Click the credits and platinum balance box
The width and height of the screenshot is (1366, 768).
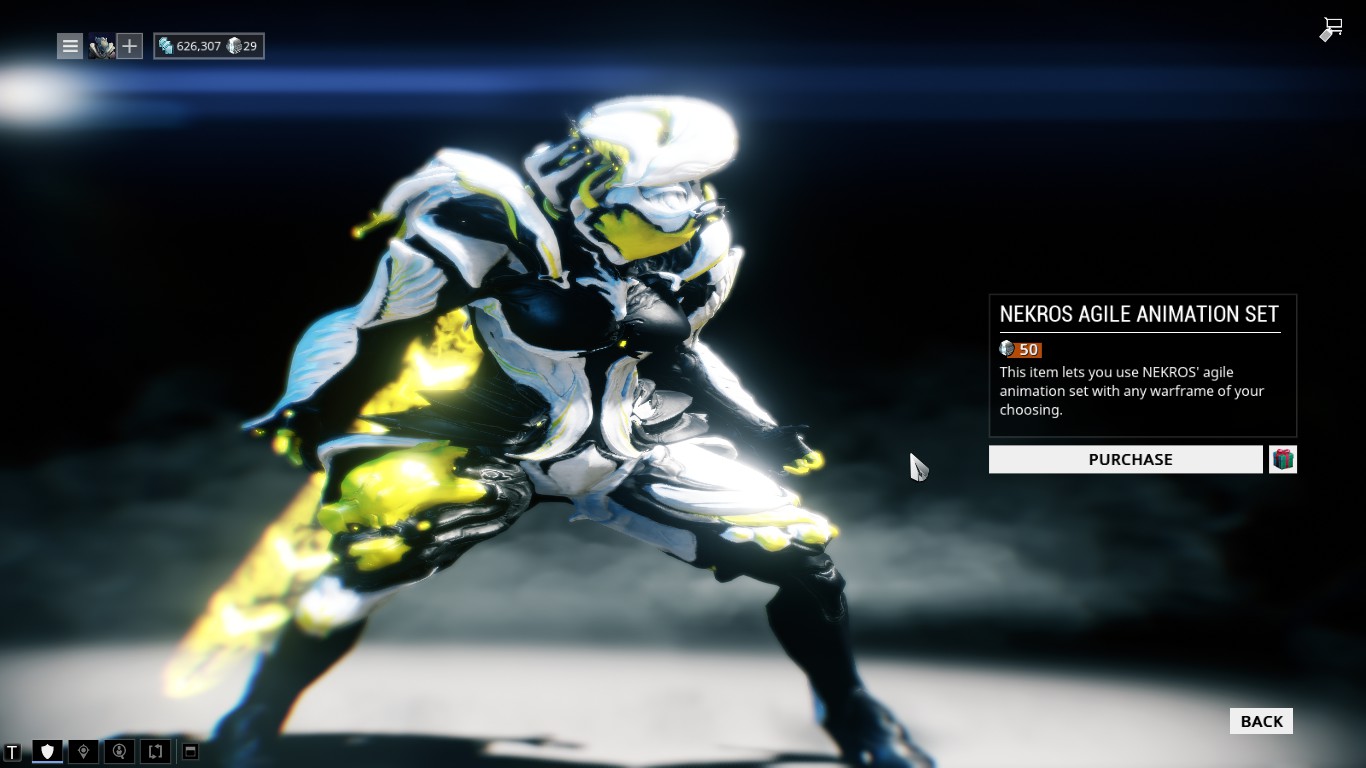click(x=209, y=46)
